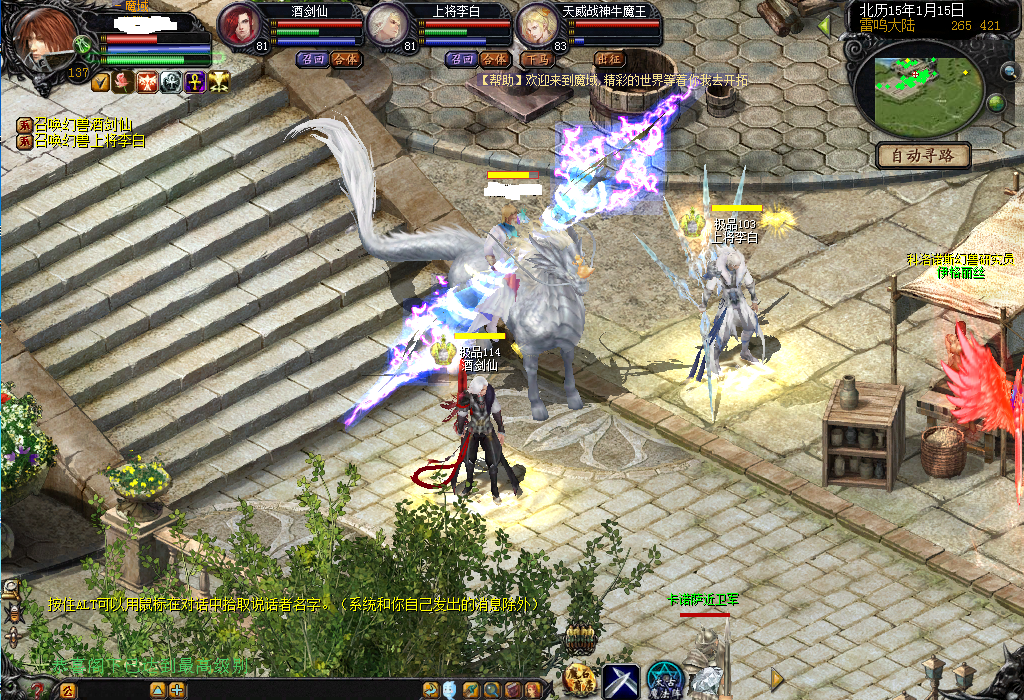This screenshot has height=700, width=1024.
Task: Click the 自动寻路 auto-pathfinding button
Action: pos(923,155)
